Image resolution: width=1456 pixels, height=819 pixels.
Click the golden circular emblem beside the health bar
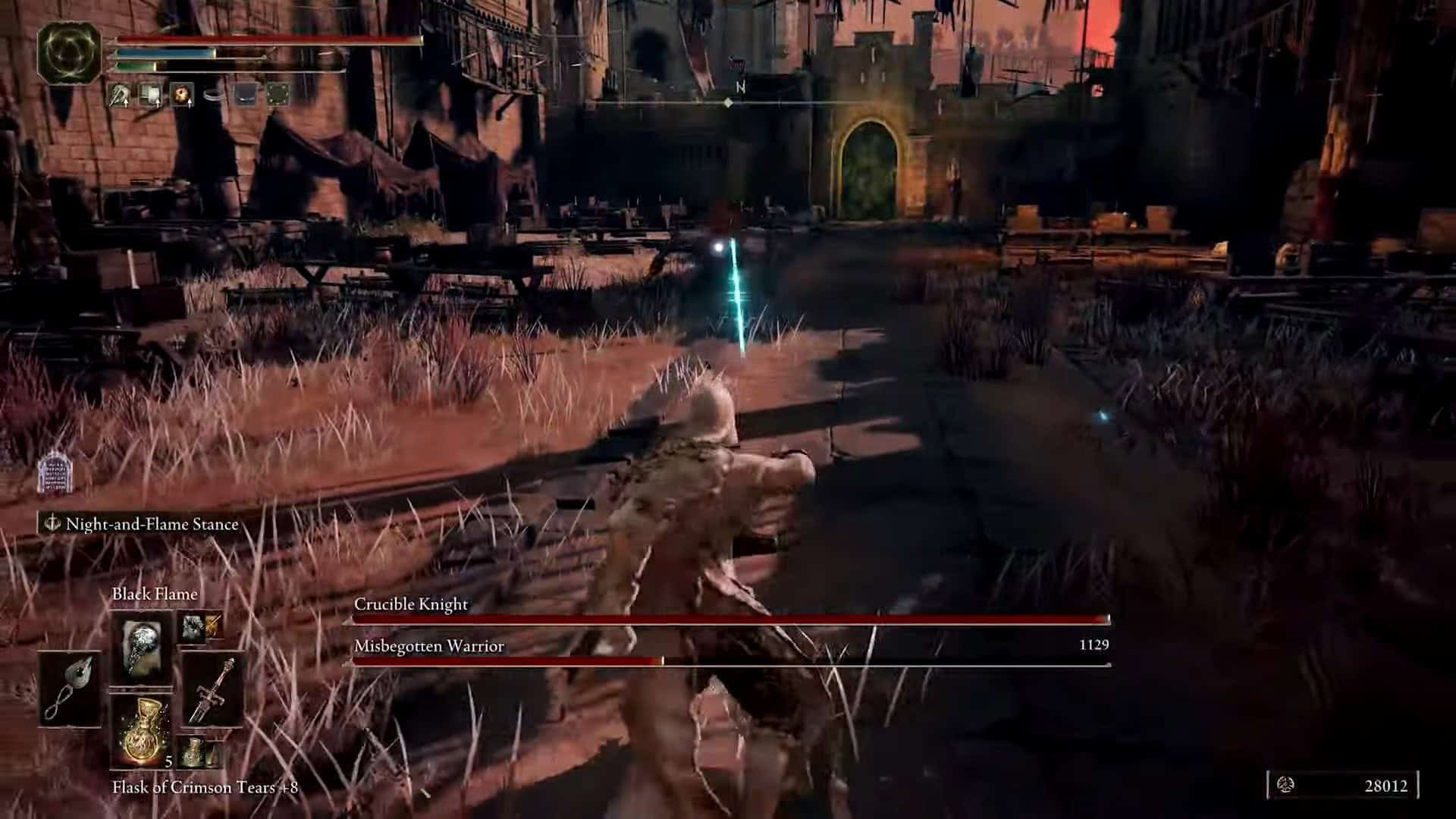pyautogui.click(x=68, y=54)
